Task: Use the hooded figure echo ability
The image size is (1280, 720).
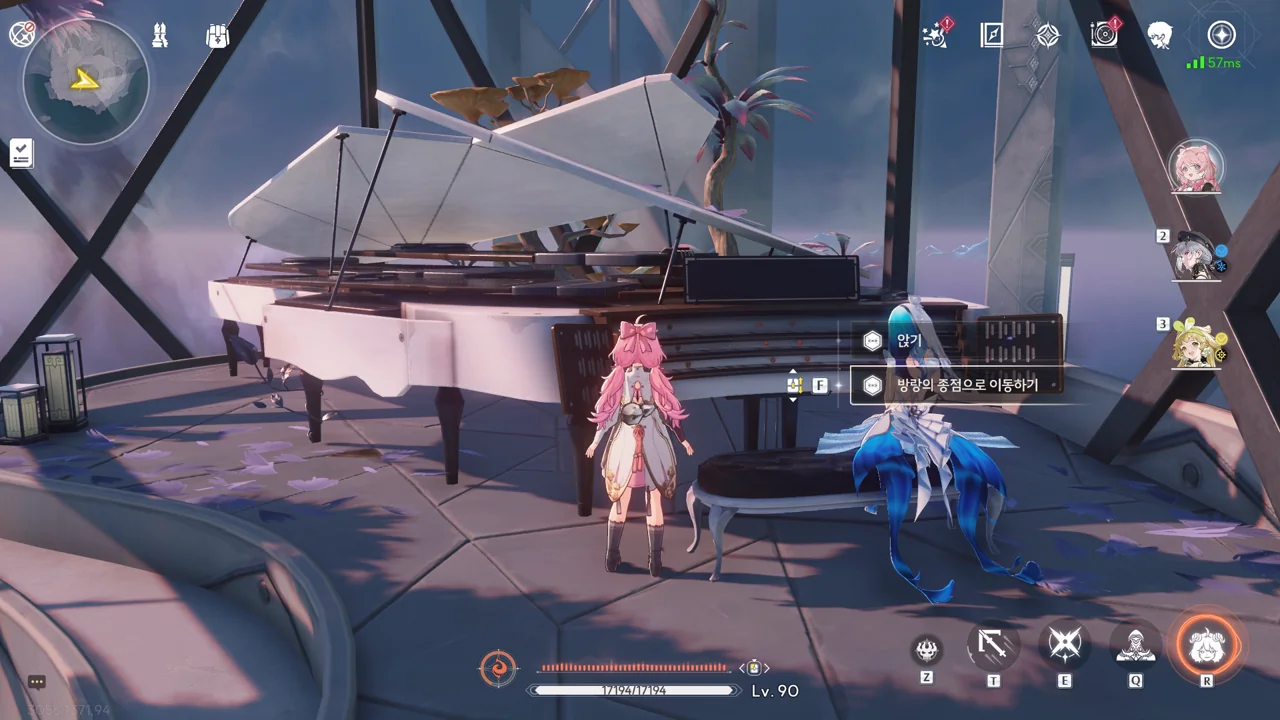Action: 1135,647
